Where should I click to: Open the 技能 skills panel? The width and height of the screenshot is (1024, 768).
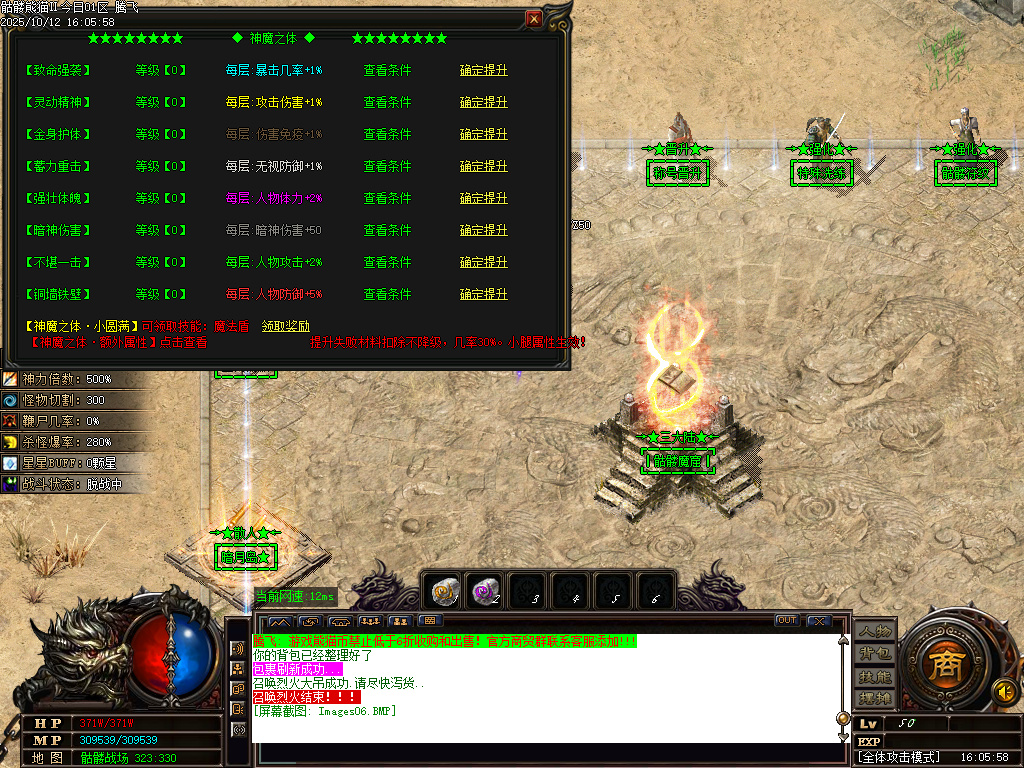(x=875, y=676)
